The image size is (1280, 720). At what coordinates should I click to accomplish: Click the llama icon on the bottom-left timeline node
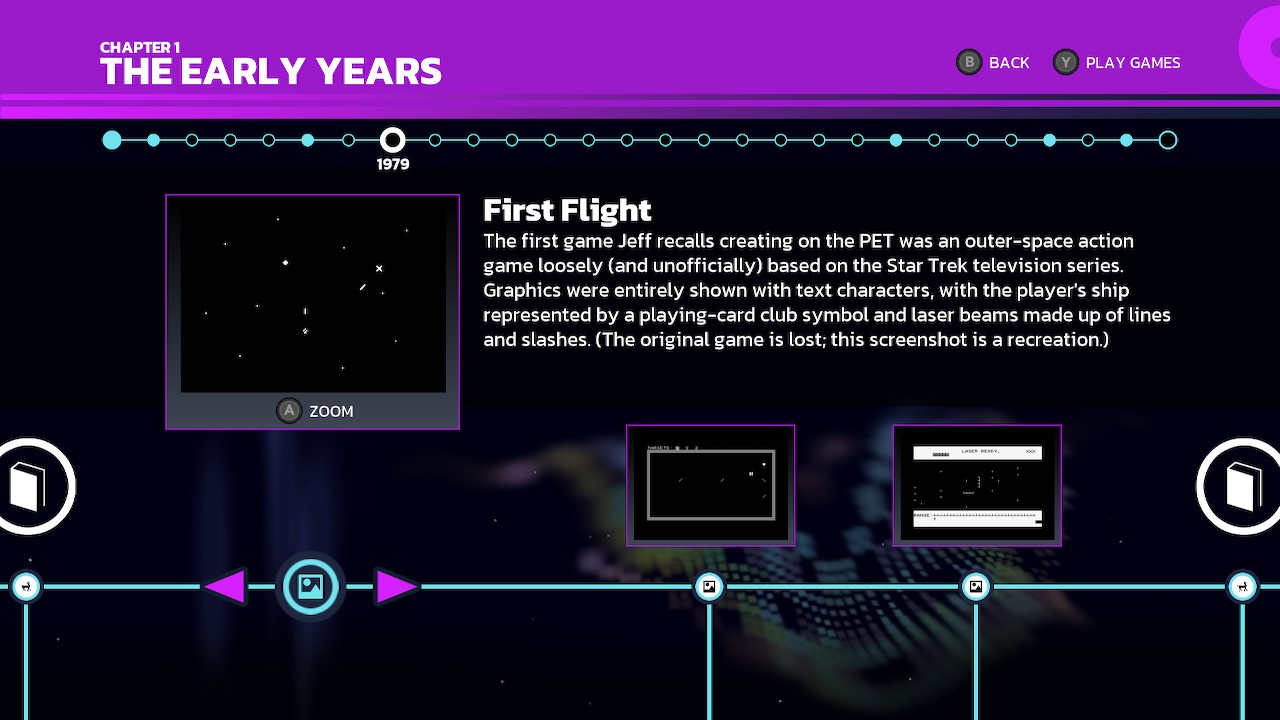[26, 587]
